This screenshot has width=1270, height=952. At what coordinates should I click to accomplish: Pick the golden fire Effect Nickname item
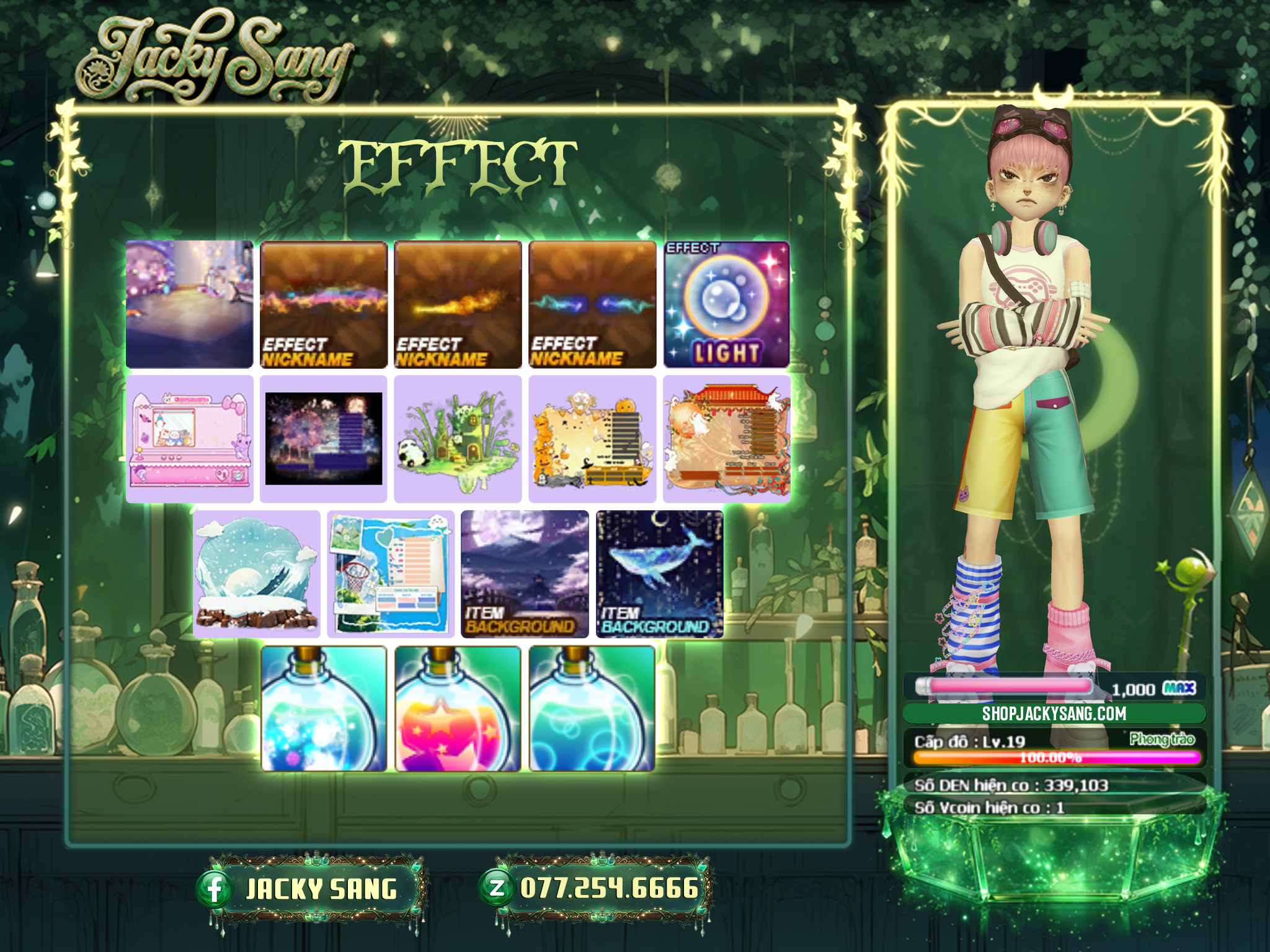point(458,304)
